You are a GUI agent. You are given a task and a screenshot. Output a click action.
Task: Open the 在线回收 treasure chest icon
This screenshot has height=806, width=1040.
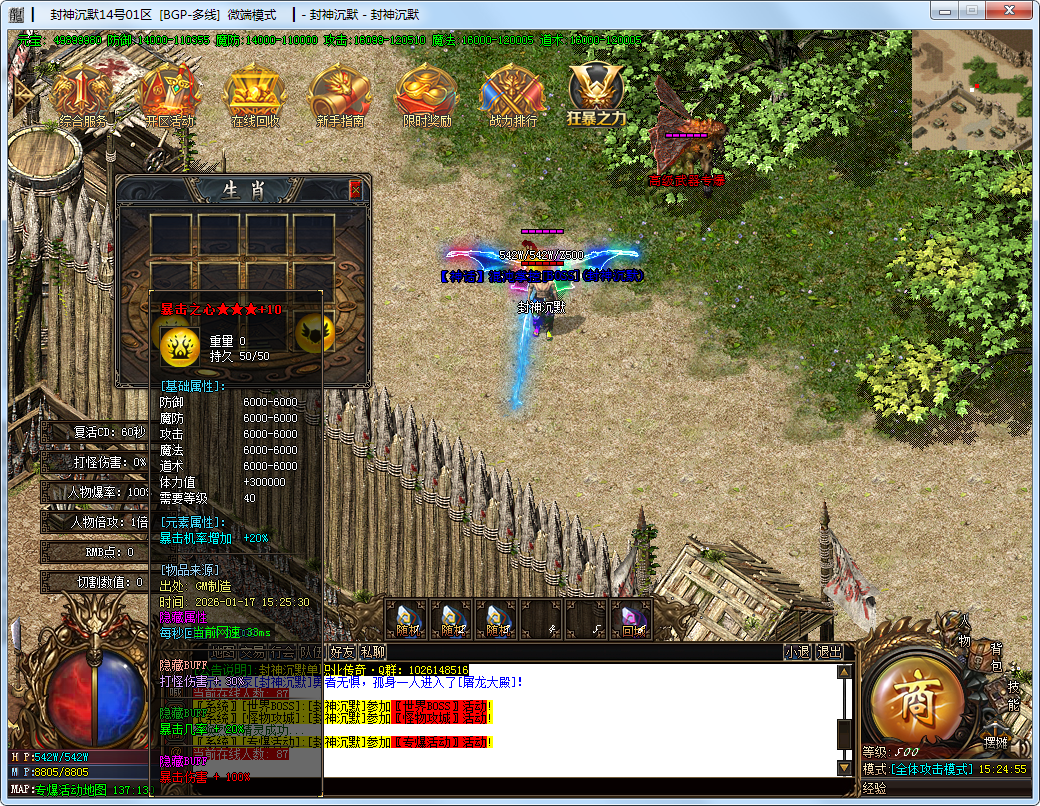click(255, 96)
